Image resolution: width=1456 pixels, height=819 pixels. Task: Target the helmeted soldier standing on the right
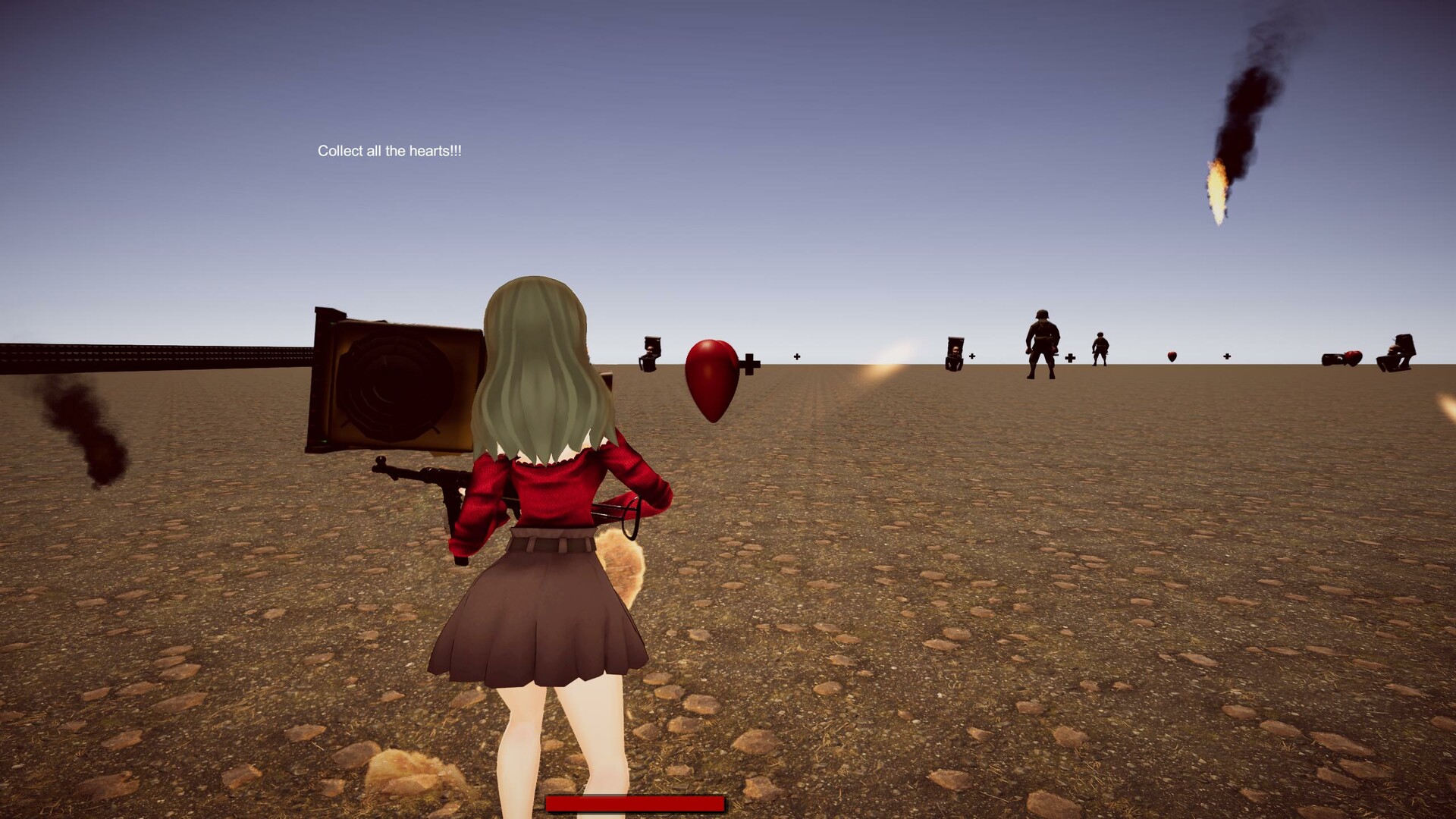pyautogui.click(x=1043, y=341)
